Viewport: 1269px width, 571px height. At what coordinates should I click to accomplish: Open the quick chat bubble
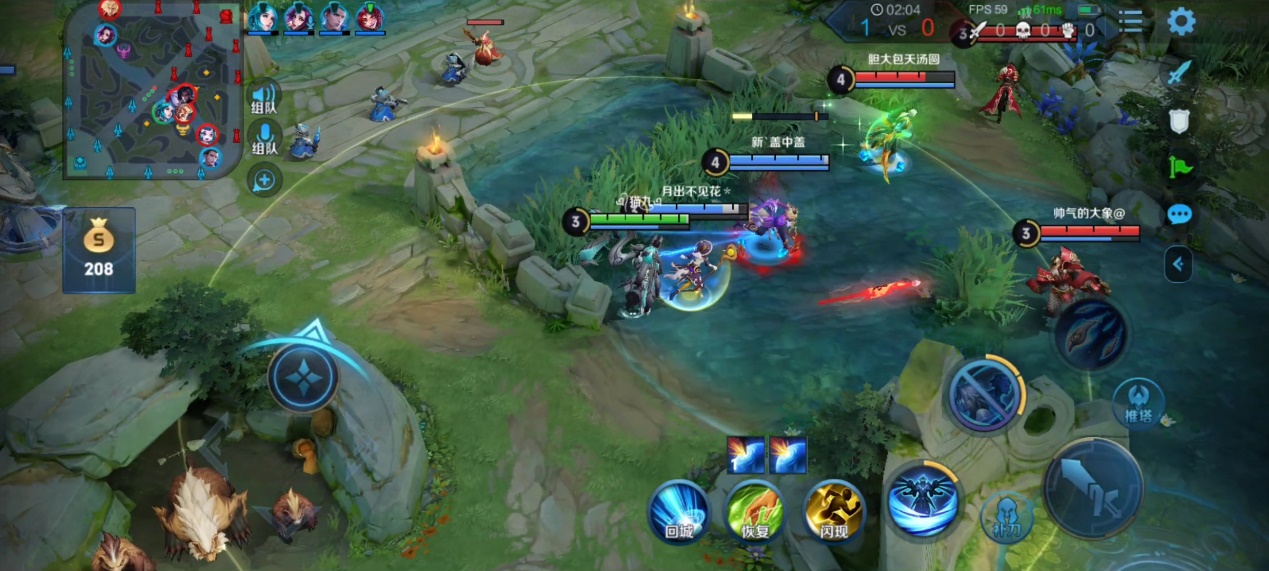pos(1180,214)
